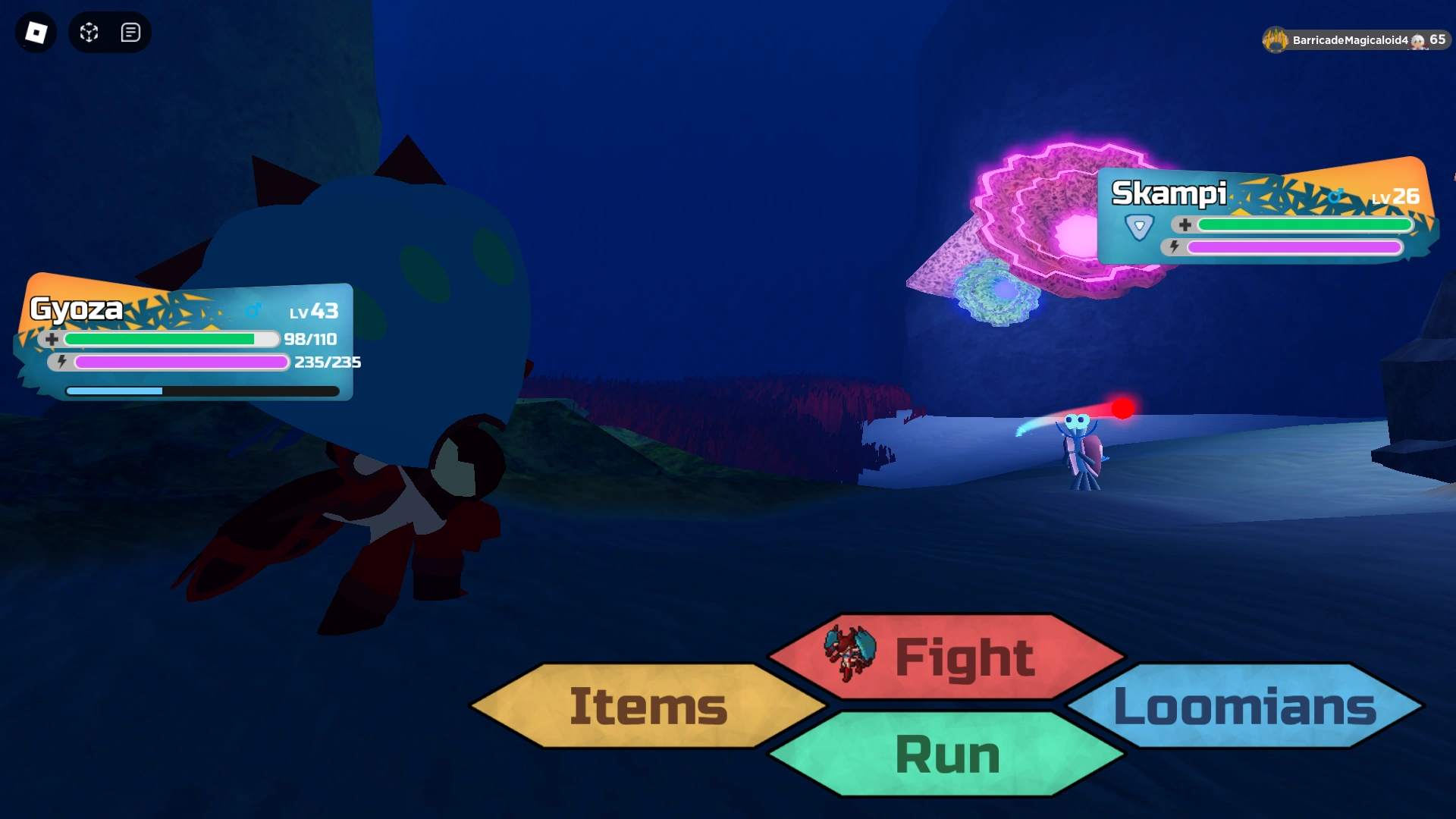Open the chat icon in the top bar
This screenshot has width=1456, height=819.
tap(130, 33)
